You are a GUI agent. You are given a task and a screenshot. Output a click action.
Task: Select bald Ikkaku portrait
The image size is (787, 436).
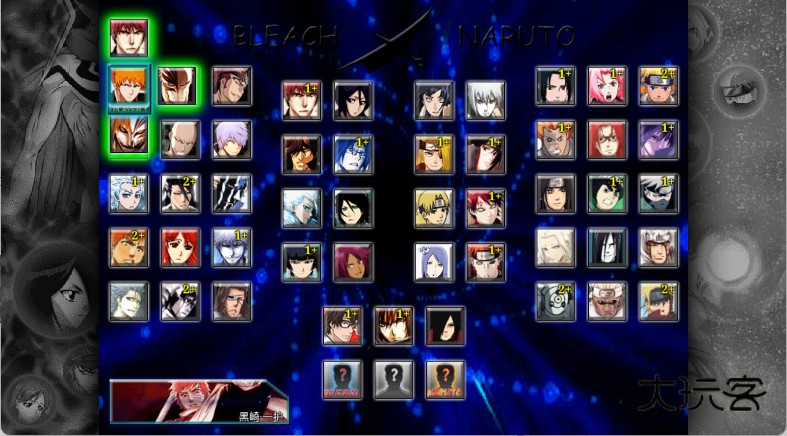tap(181, 140)
